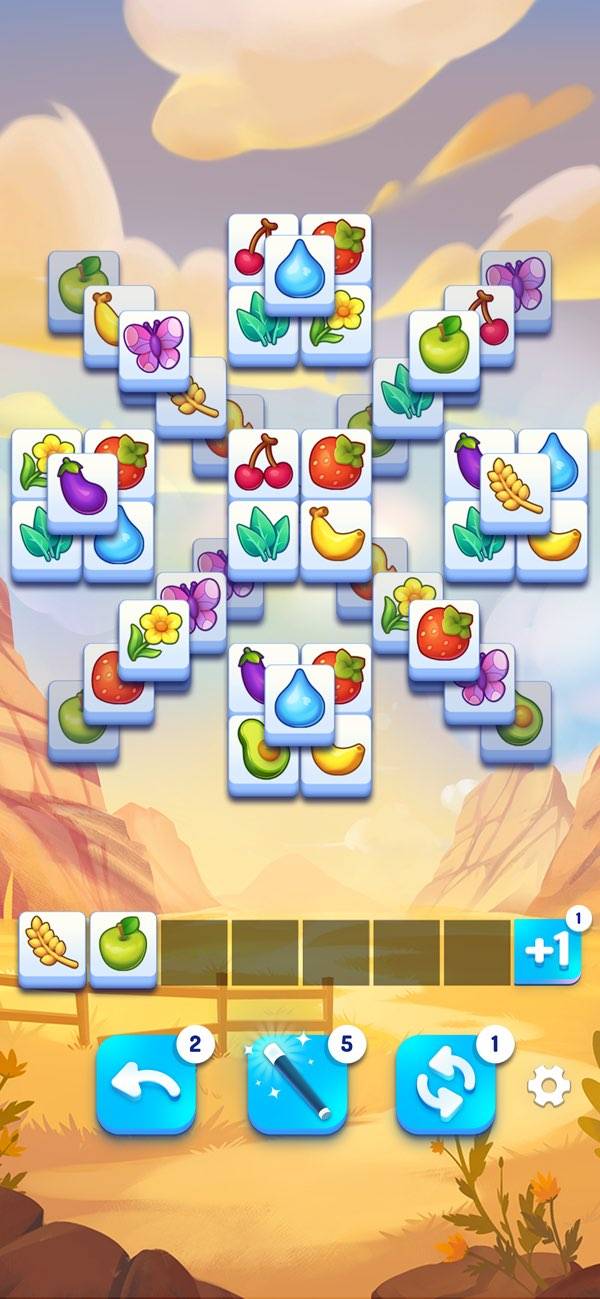Open settings via the gear icon
Screen dimensions: 600x1299
pyautogui.click(x=548, y=1085)
